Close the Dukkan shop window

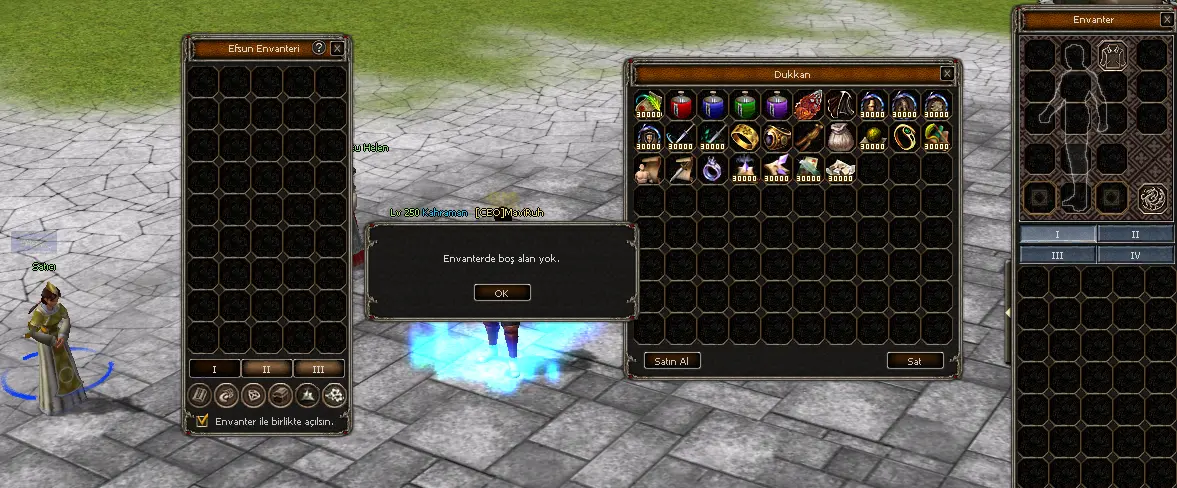[946, 74]
